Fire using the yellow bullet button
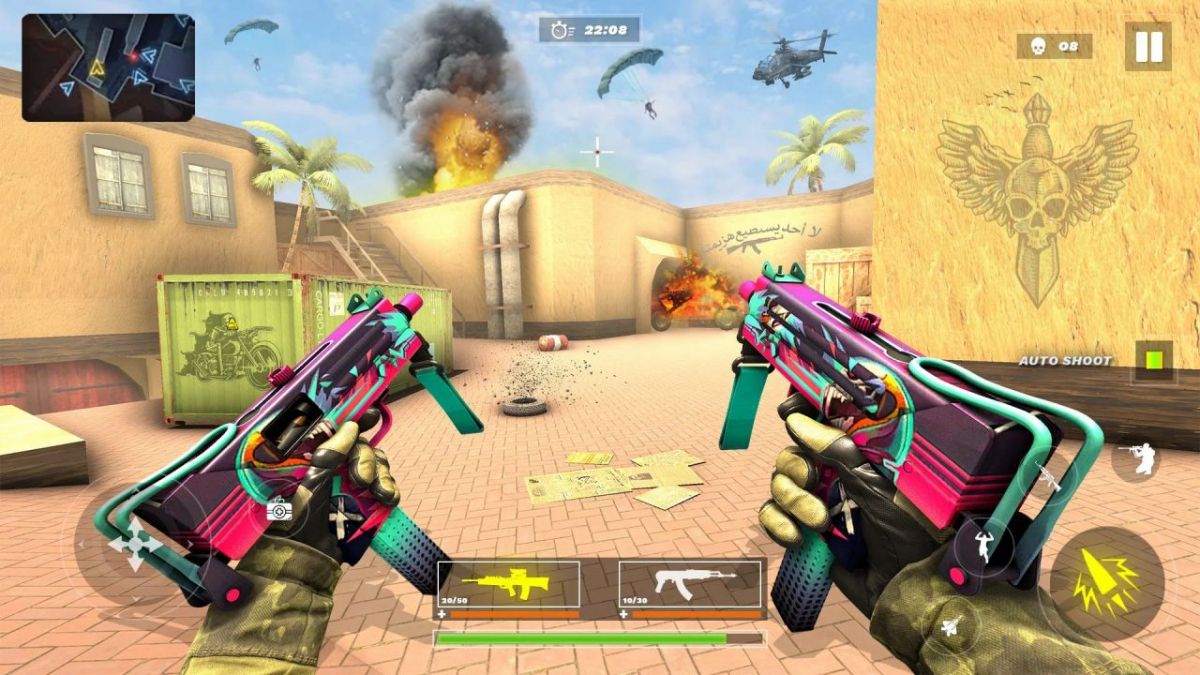 click(1106, 582)
